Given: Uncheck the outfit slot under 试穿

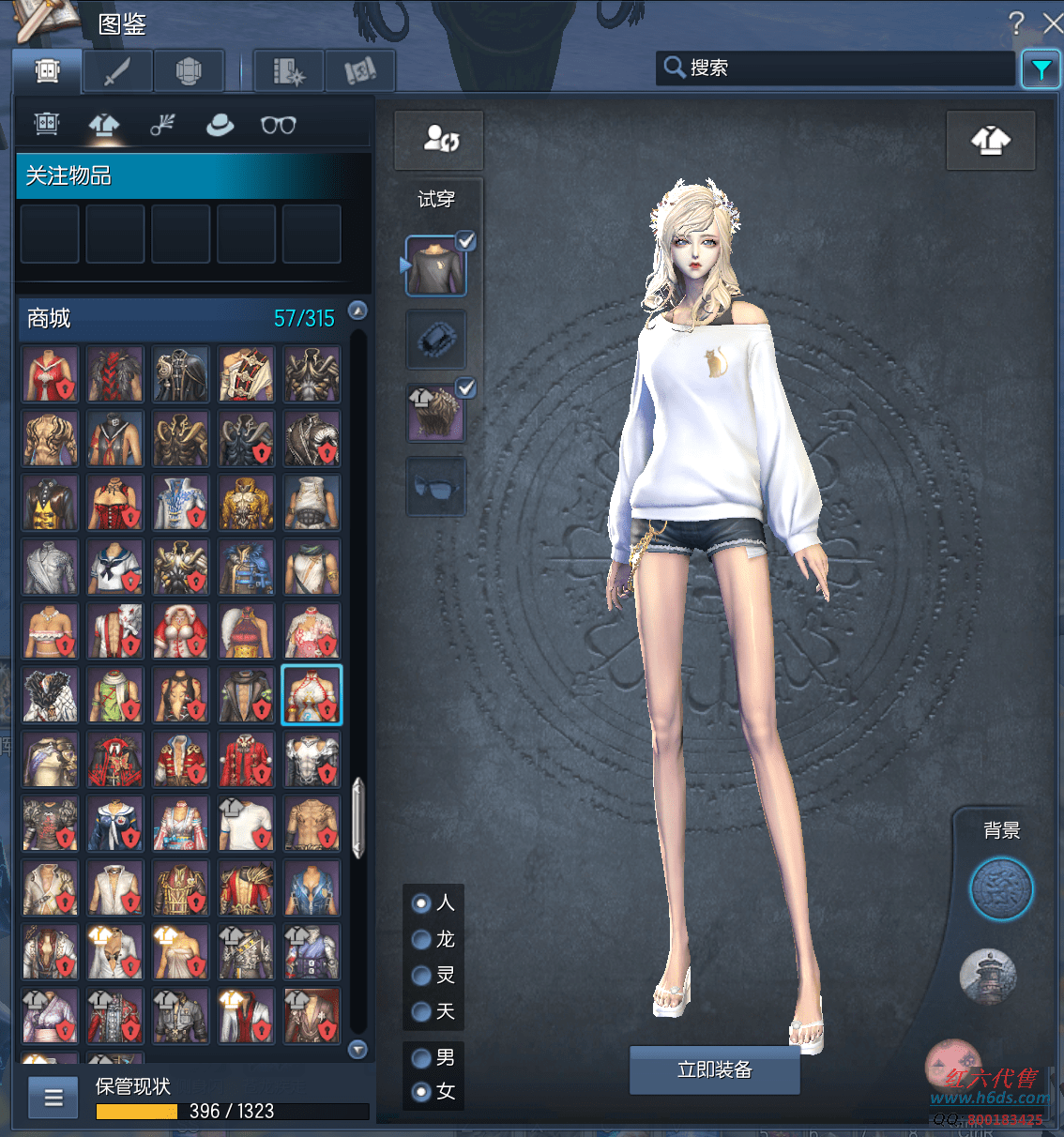Looking at the screenshot, I should 465,242.
